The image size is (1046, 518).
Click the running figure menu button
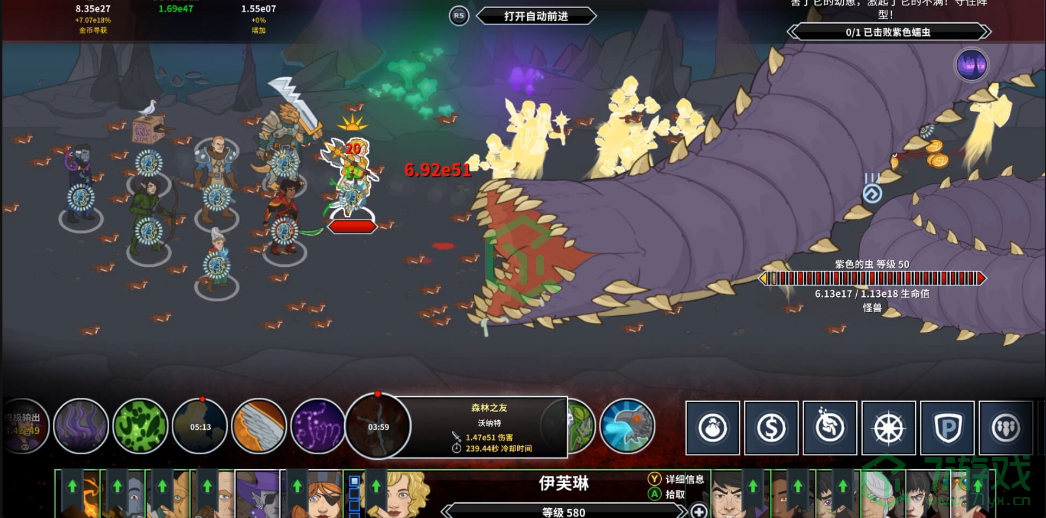tap(830, 428)
